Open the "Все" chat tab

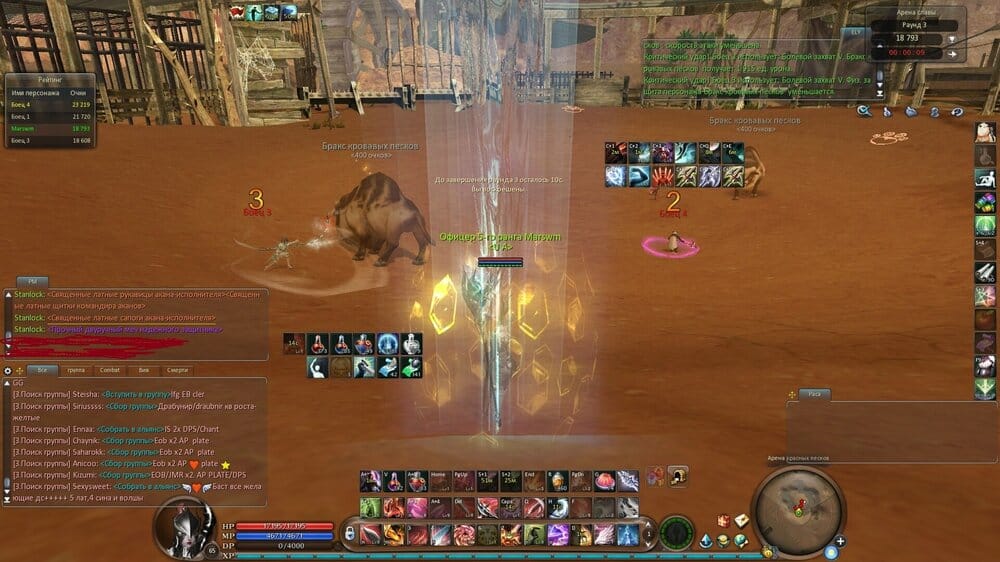tap(42, 370)
